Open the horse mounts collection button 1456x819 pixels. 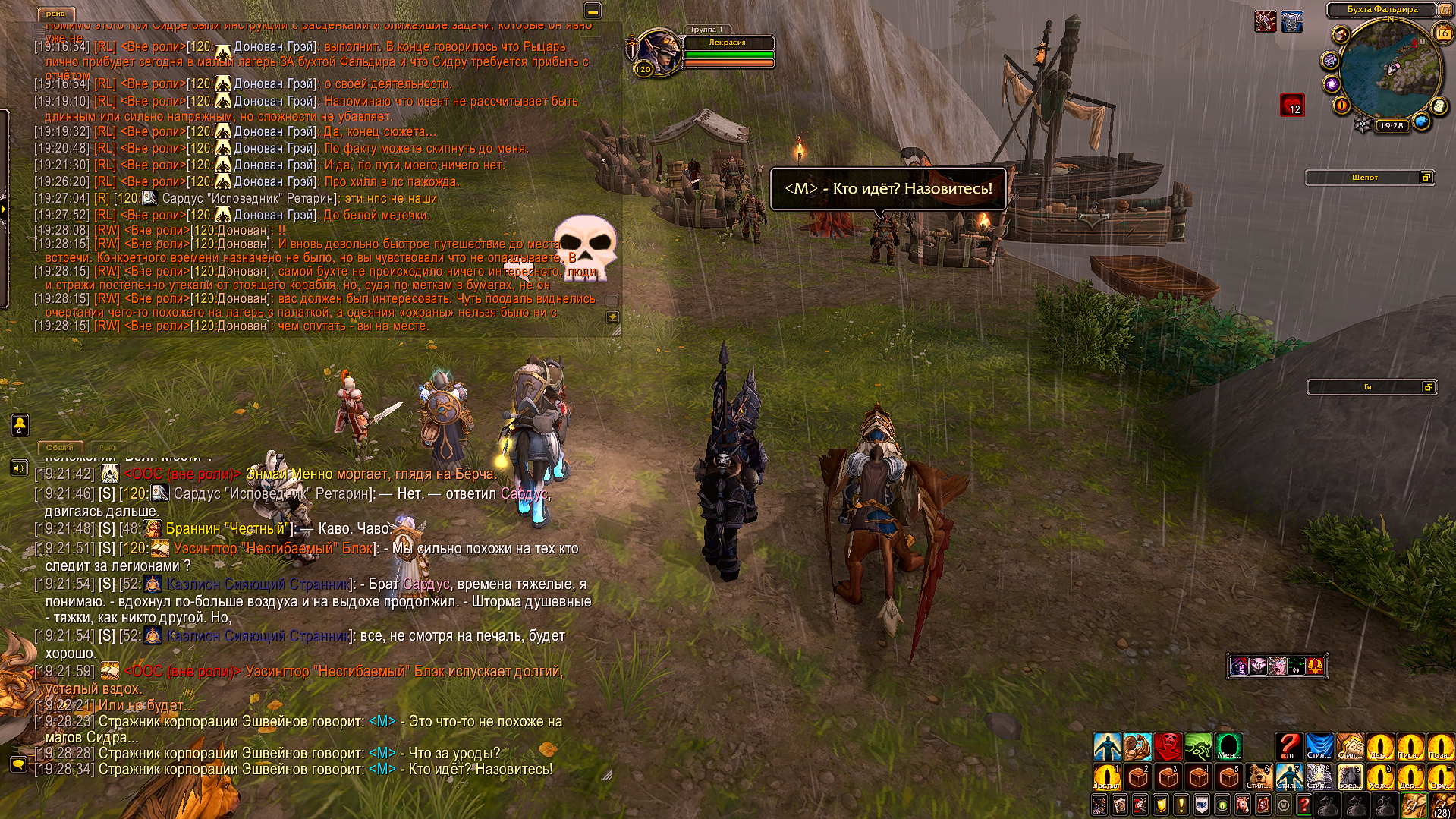(1242, 805)
